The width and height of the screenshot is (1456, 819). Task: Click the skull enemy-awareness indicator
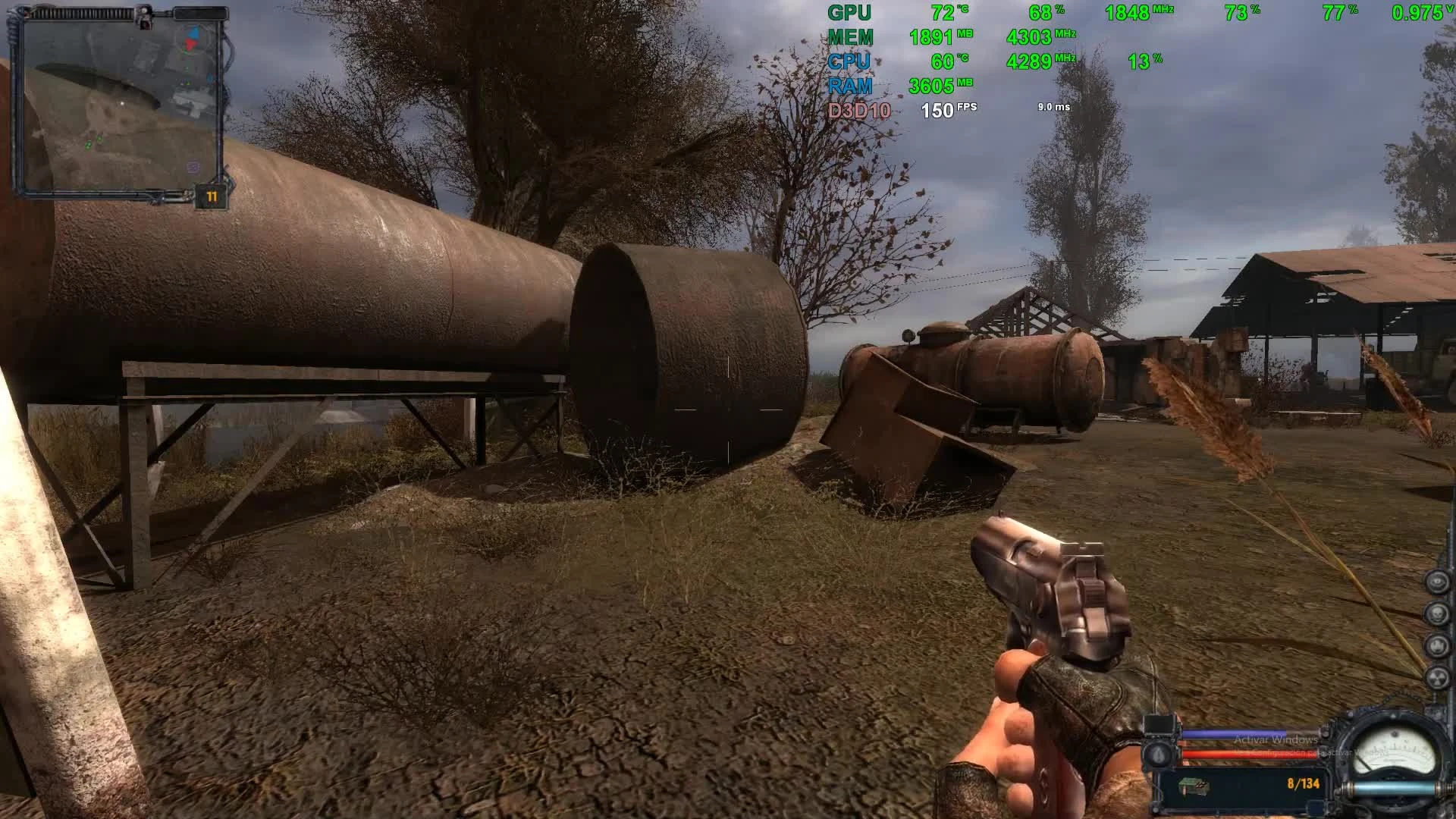1437,613
